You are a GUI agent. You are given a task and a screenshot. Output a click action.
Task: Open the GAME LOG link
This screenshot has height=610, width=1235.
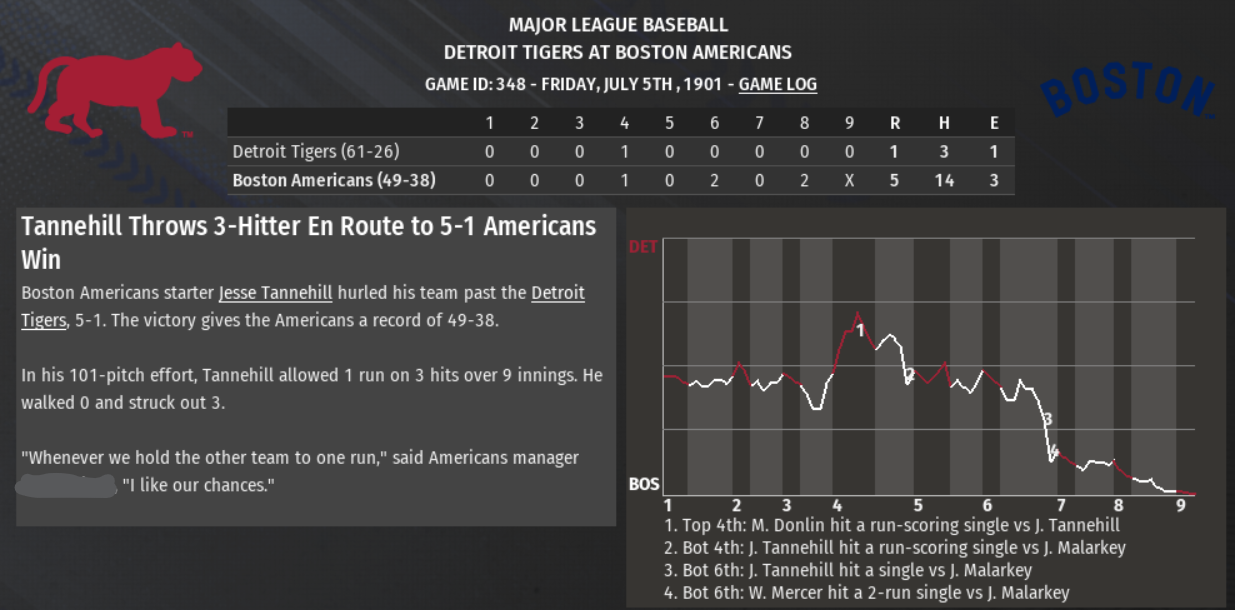(777, 84)
